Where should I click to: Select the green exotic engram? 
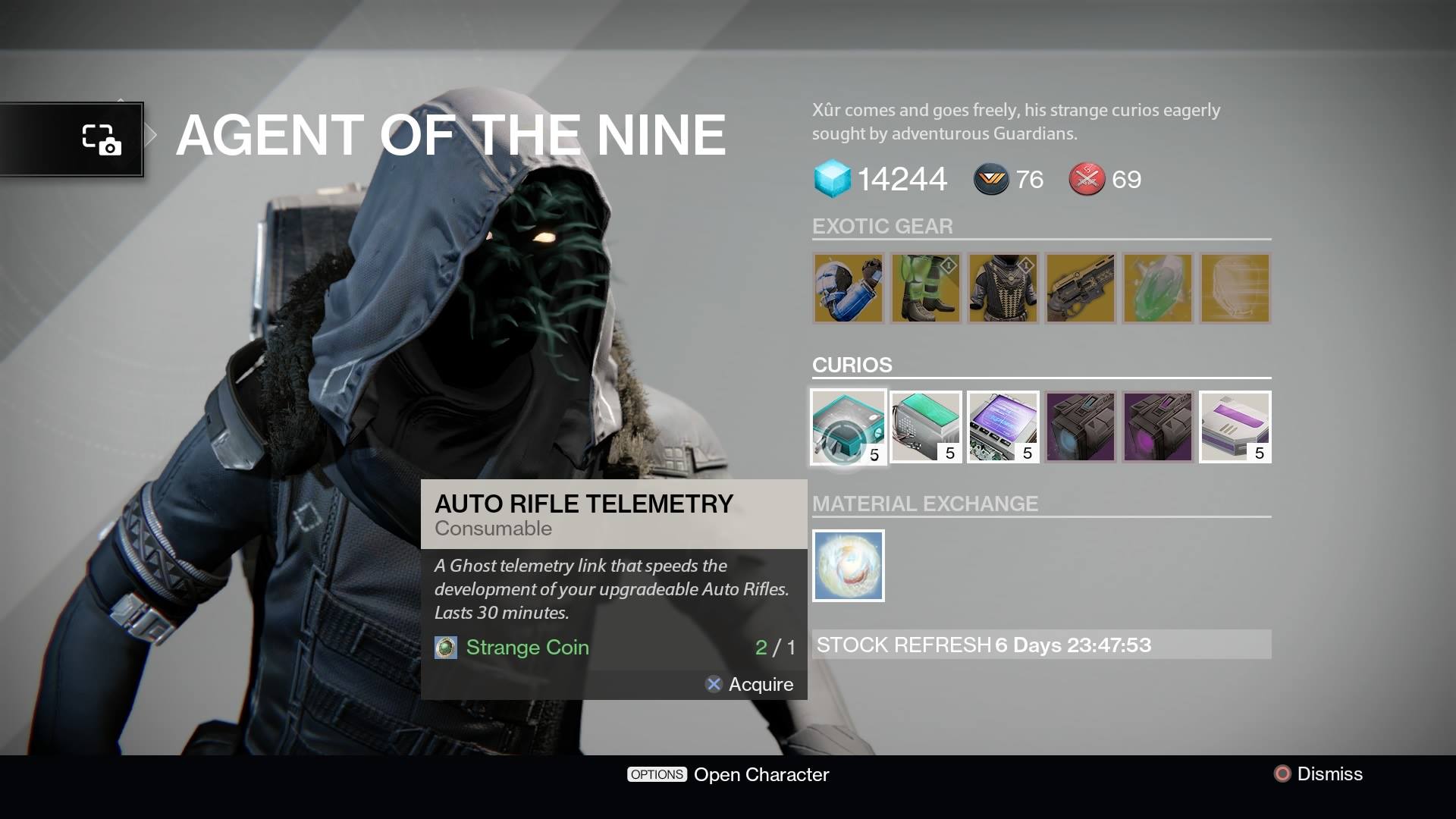tap(1157, 288)
